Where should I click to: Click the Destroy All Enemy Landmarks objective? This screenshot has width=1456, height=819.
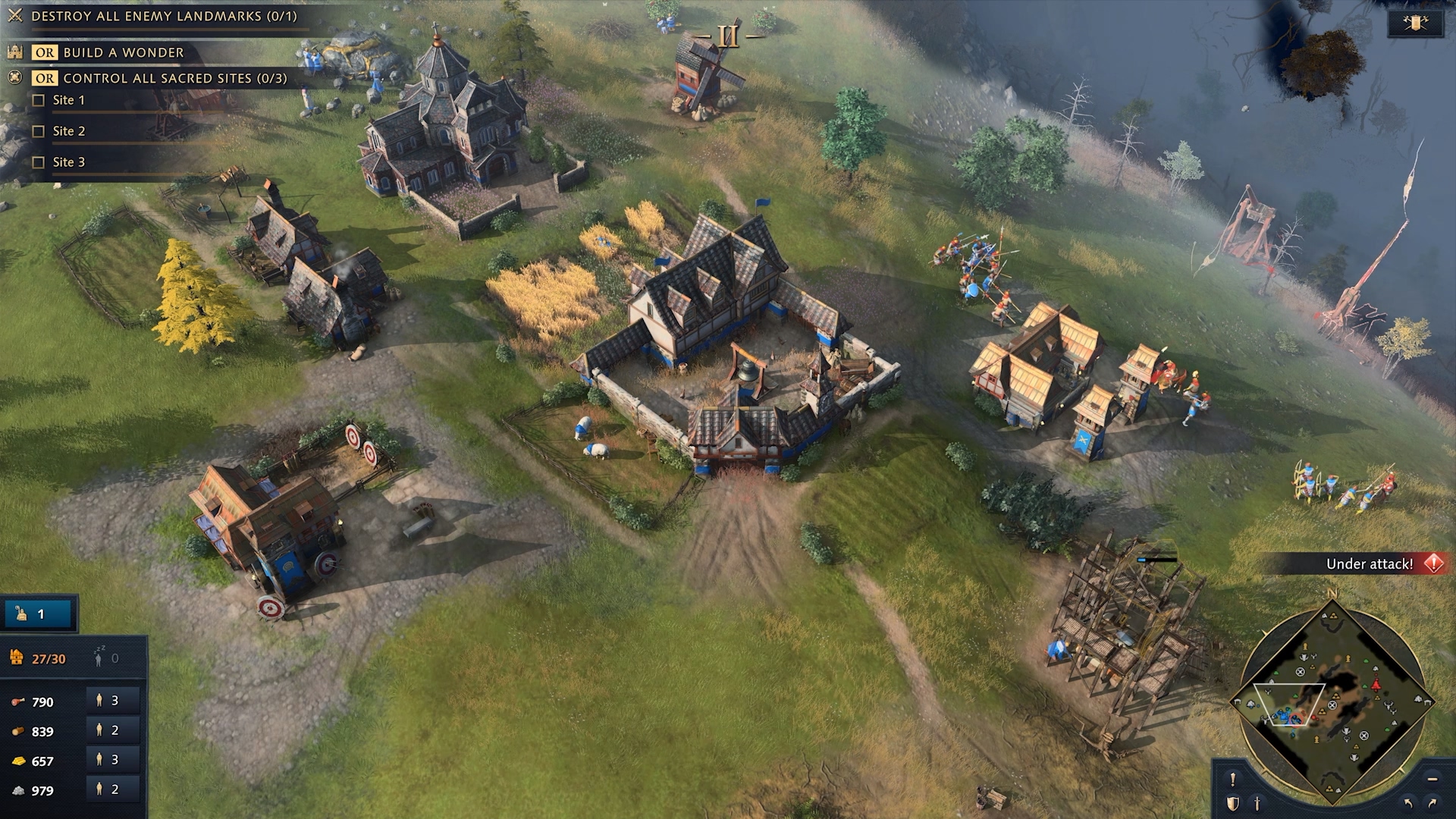tap(164, 16)
